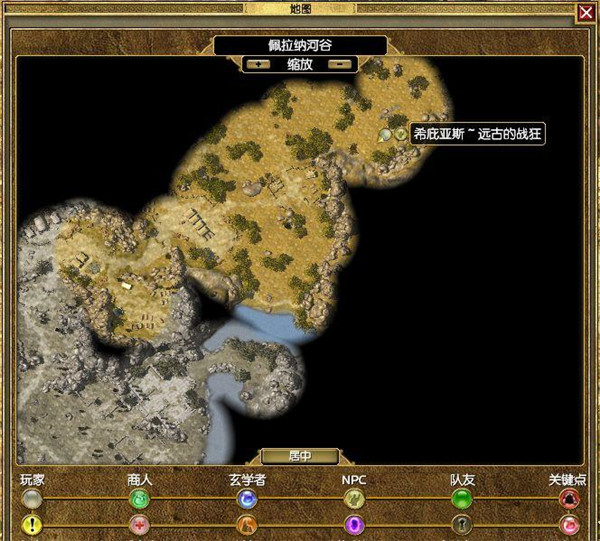The image size is (600, 541).
Task: Toggle the pink-red legend icon under 关键点
Action: point(569,524)
